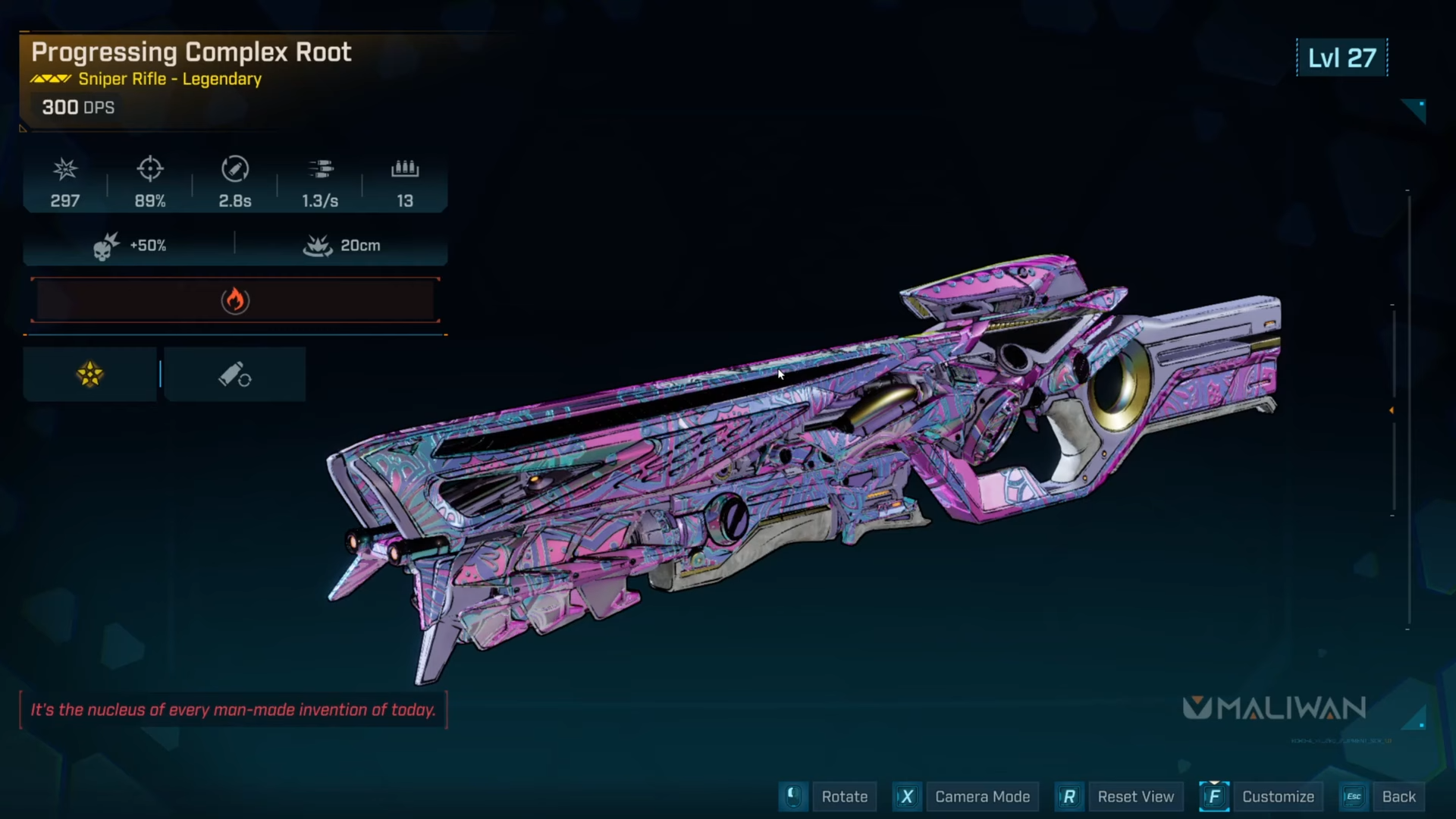
Task: Open the bullet reload perk tab
Action: (234, 374)
